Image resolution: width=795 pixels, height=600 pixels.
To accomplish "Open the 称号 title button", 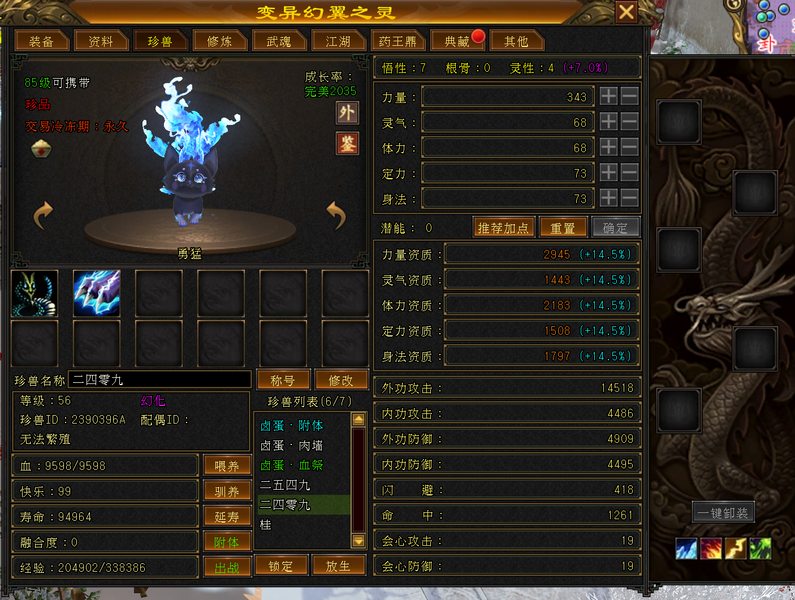I will pos(282,380).
